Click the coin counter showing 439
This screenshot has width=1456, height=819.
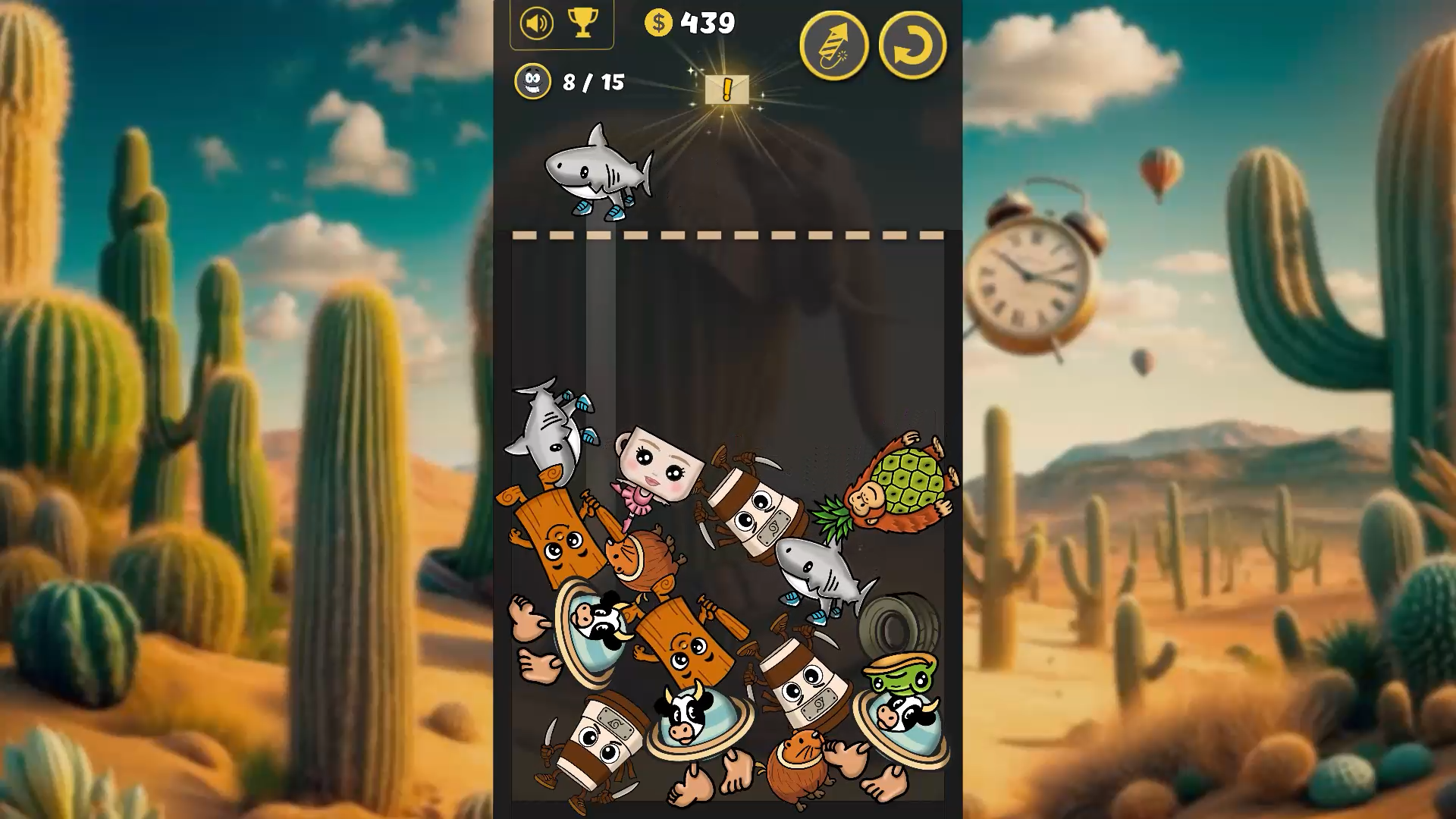(705, 24)
